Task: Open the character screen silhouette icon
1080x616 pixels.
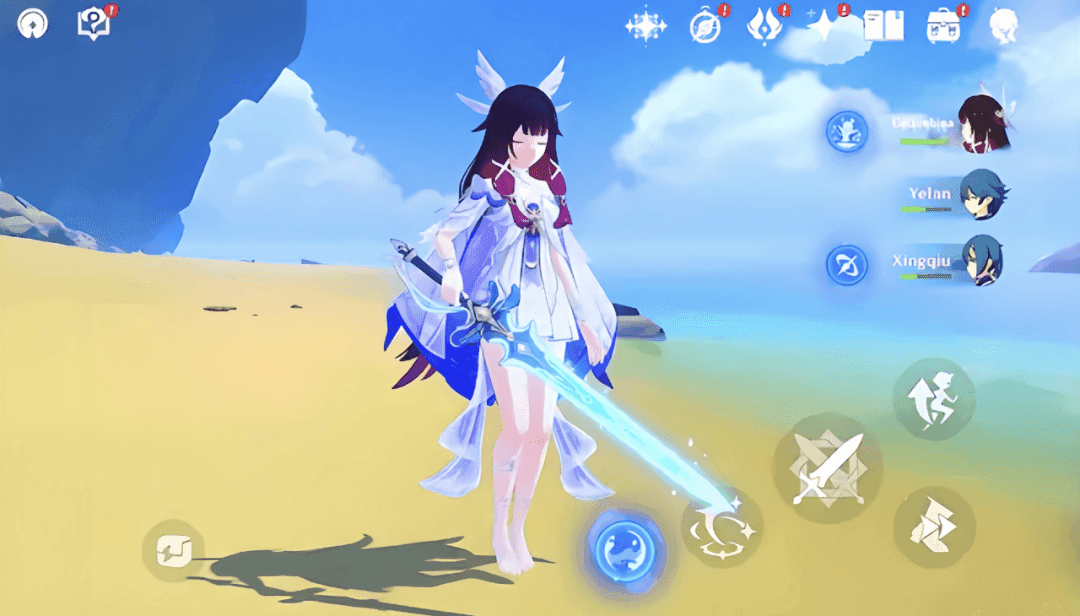Action: coord(1003,26)
